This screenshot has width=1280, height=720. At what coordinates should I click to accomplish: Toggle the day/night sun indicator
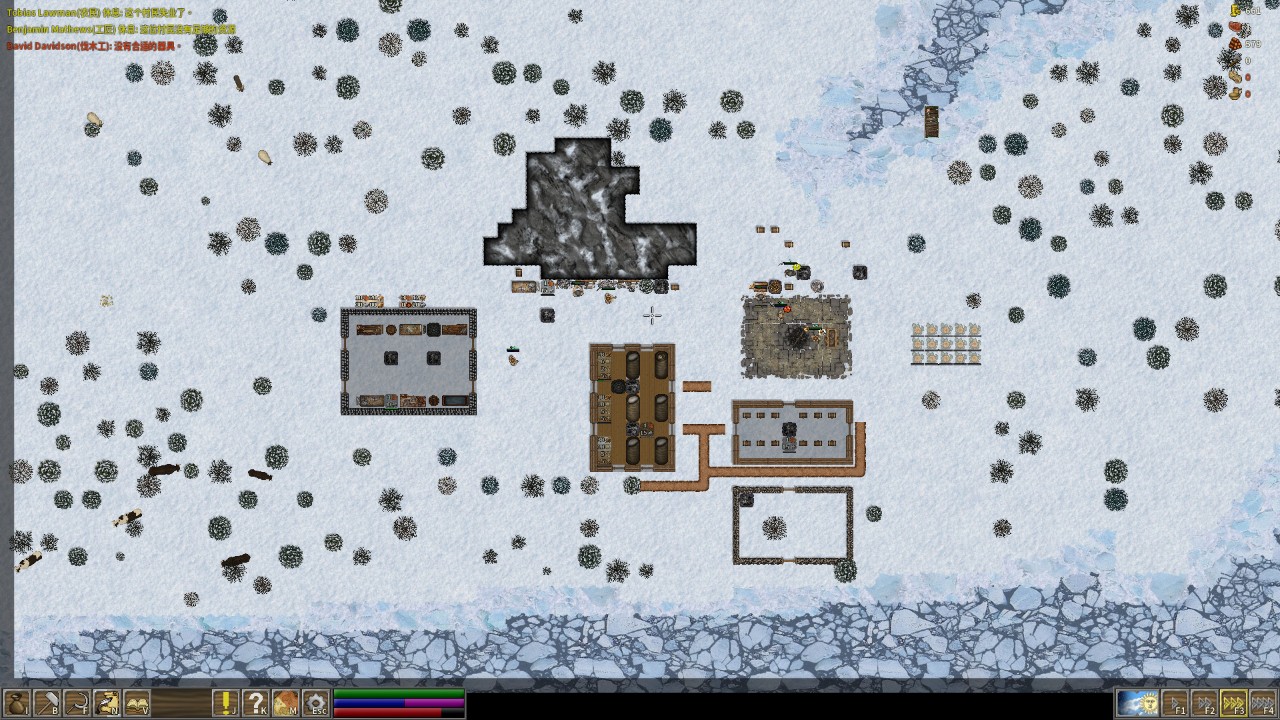(1139, 704)
